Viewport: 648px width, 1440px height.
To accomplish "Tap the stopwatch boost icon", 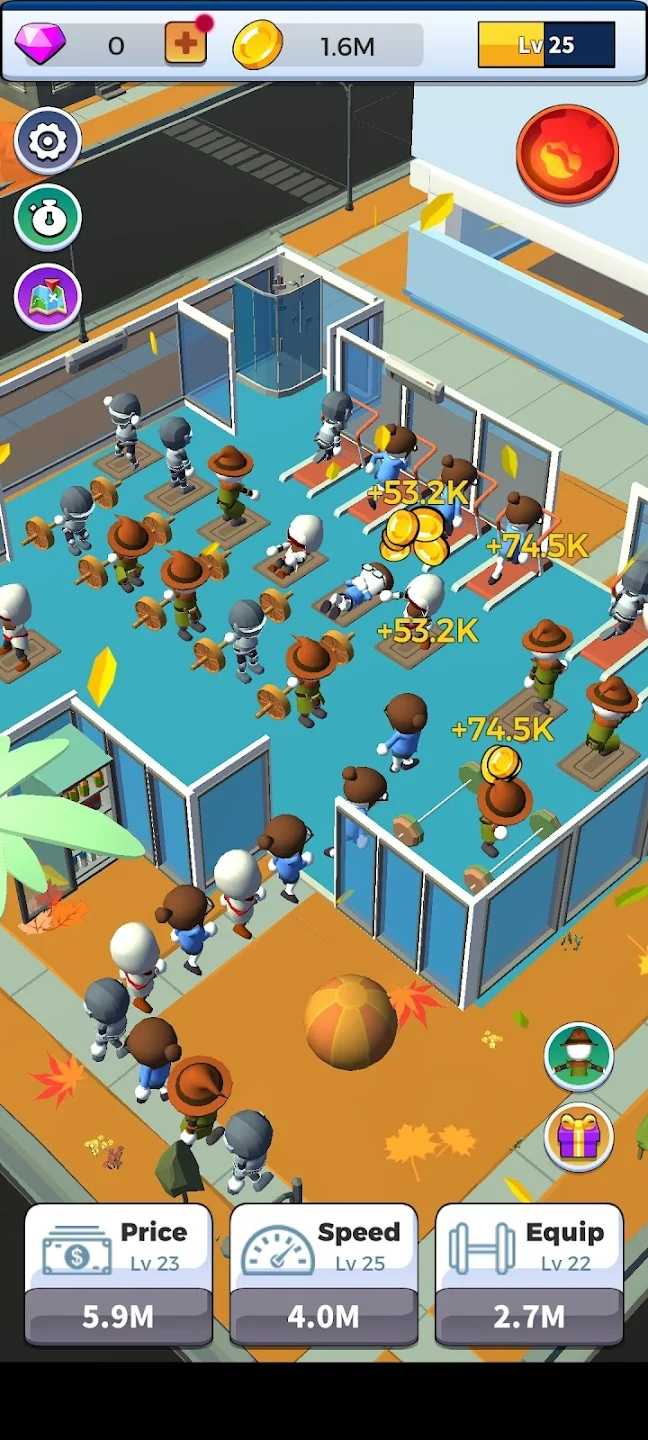I will [47, 218].
